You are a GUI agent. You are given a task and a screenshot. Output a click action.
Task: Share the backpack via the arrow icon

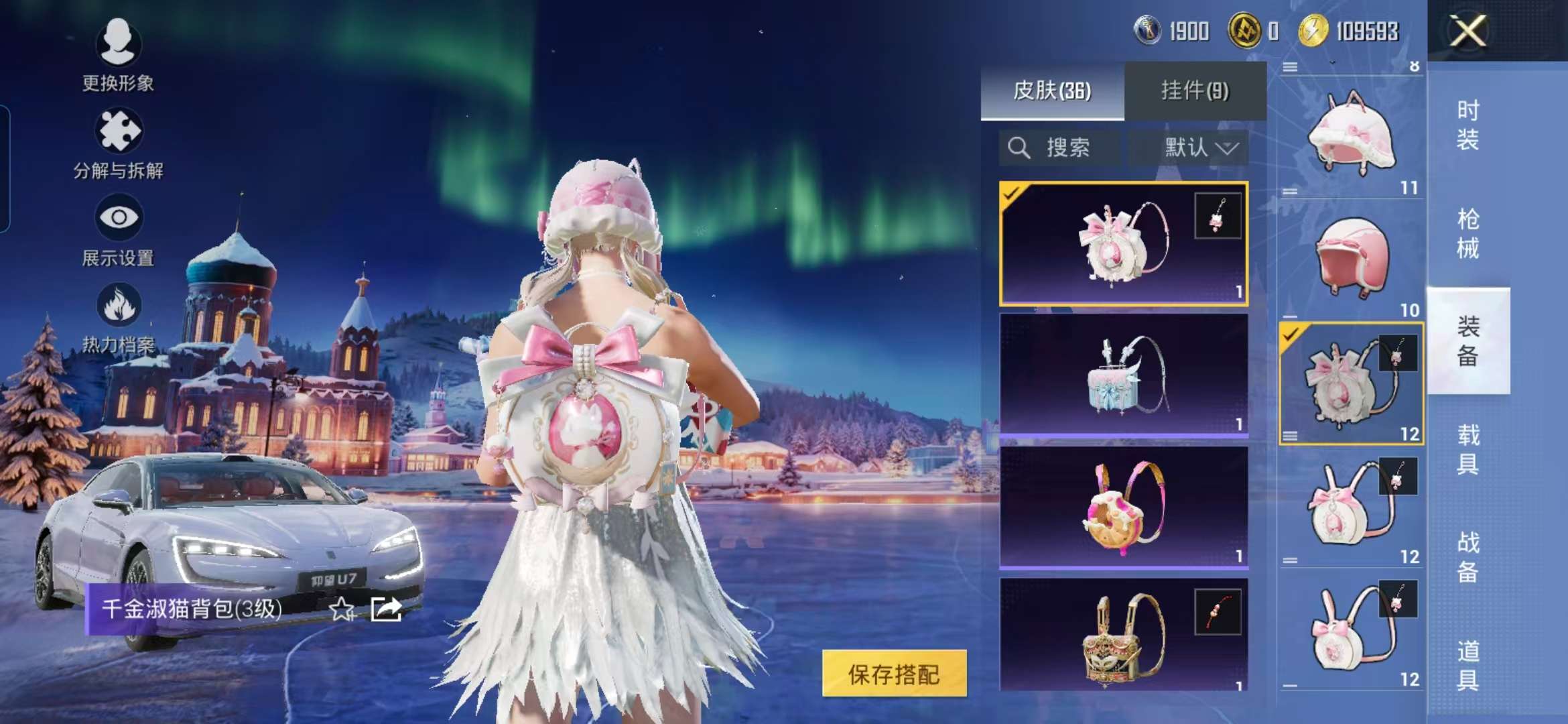(x=386, y=609)
